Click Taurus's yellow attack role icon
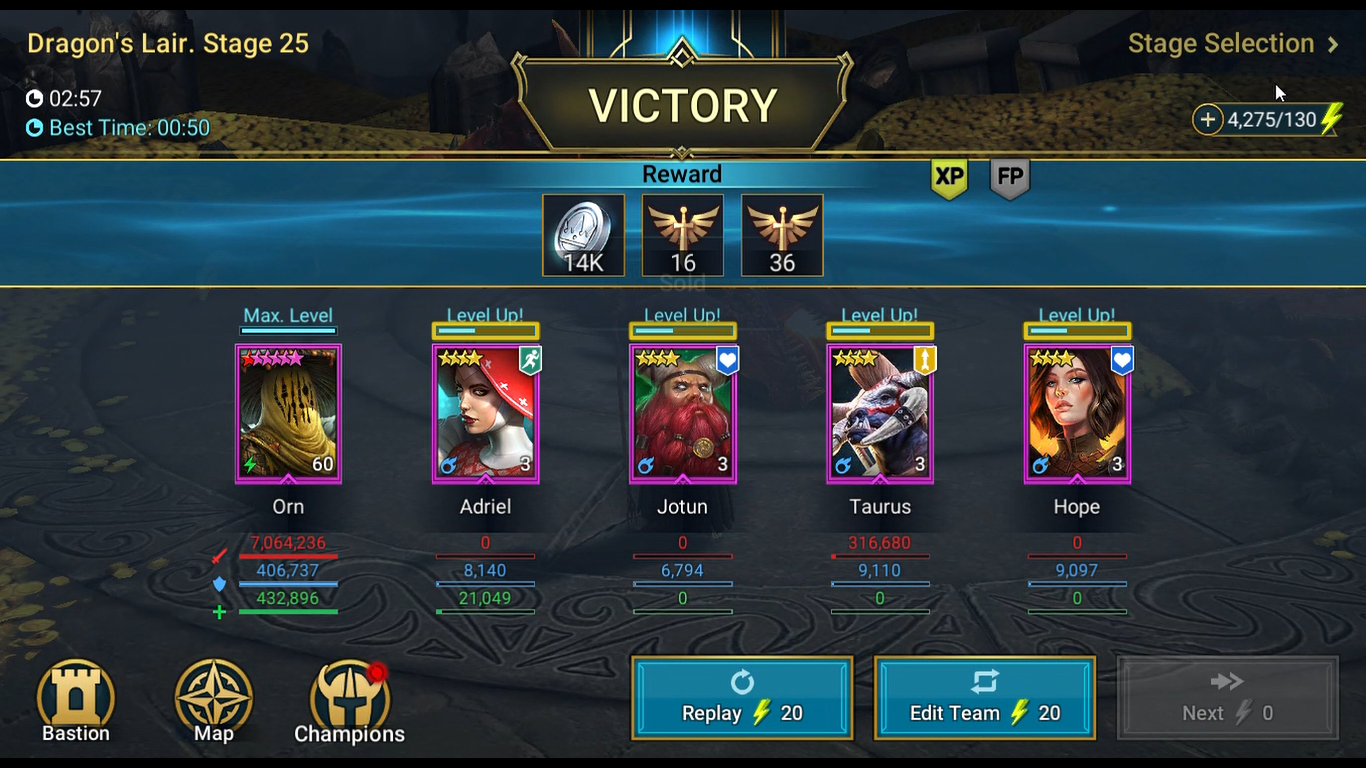This screenshot has width=1366, height=768. [924, 360]
